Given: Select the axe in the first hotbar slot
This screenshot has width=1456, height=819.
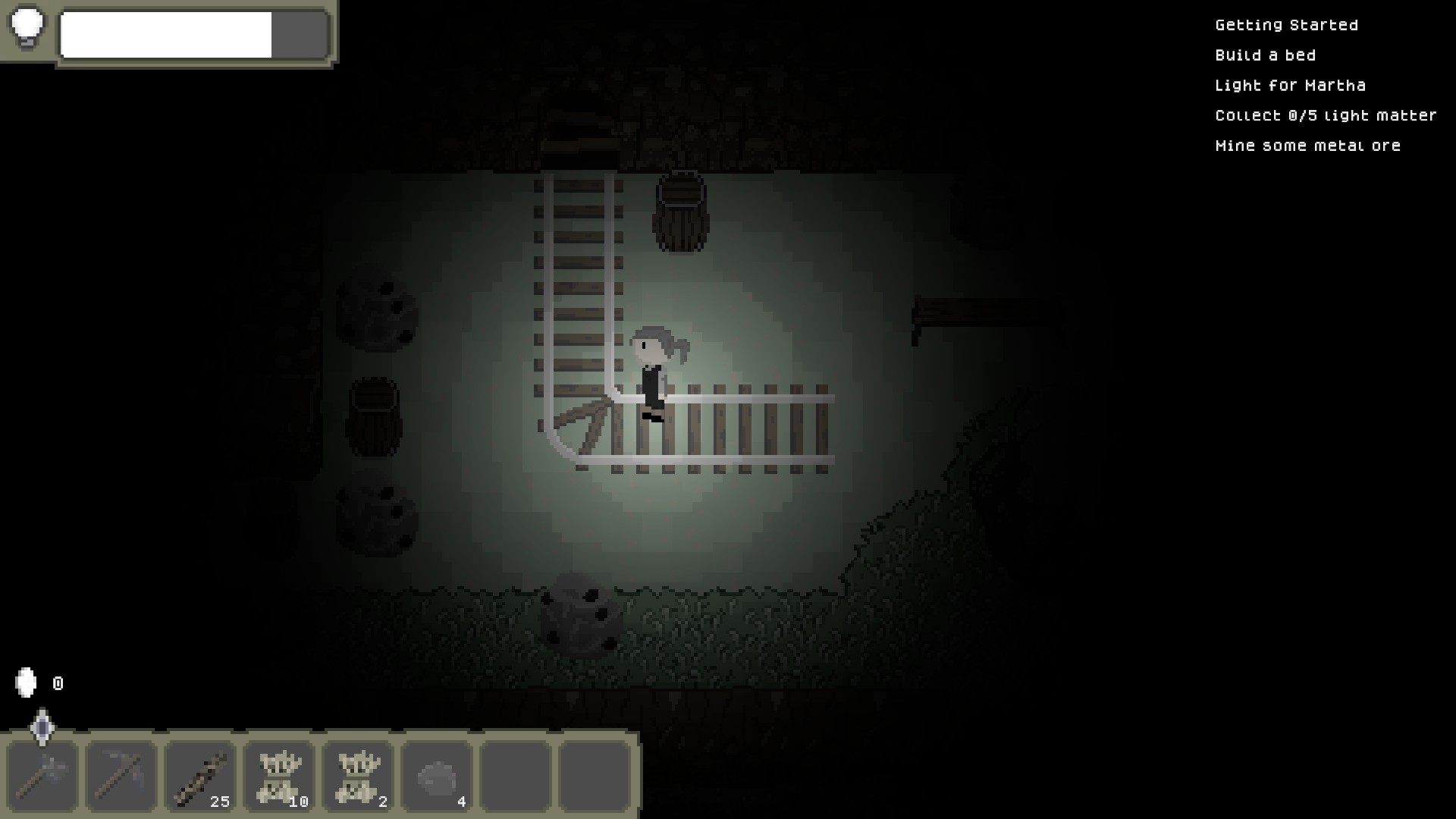Looking at the screenshot, I should coord(42,775).
